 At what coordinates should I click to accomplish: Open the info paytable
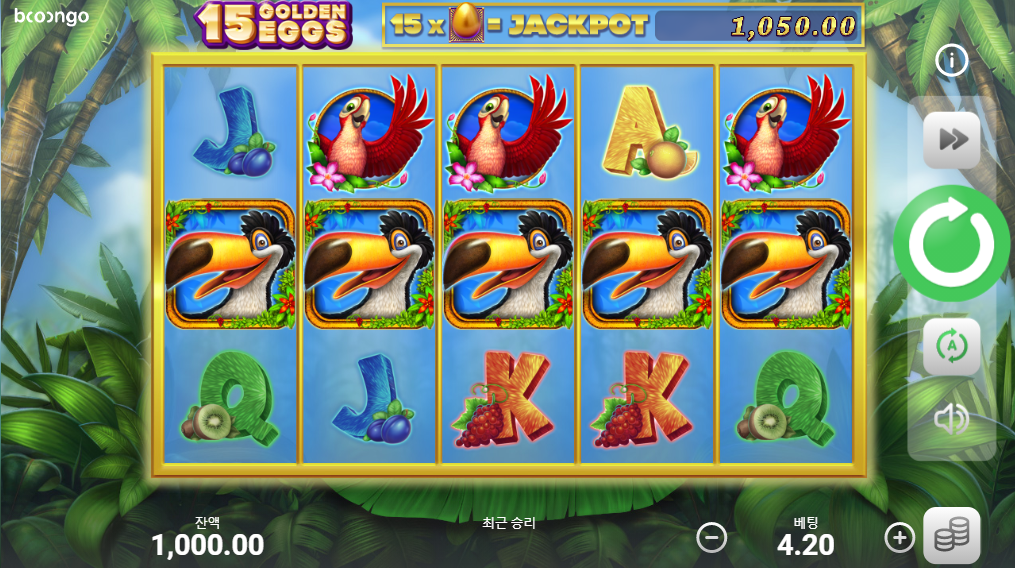point(951,62)
